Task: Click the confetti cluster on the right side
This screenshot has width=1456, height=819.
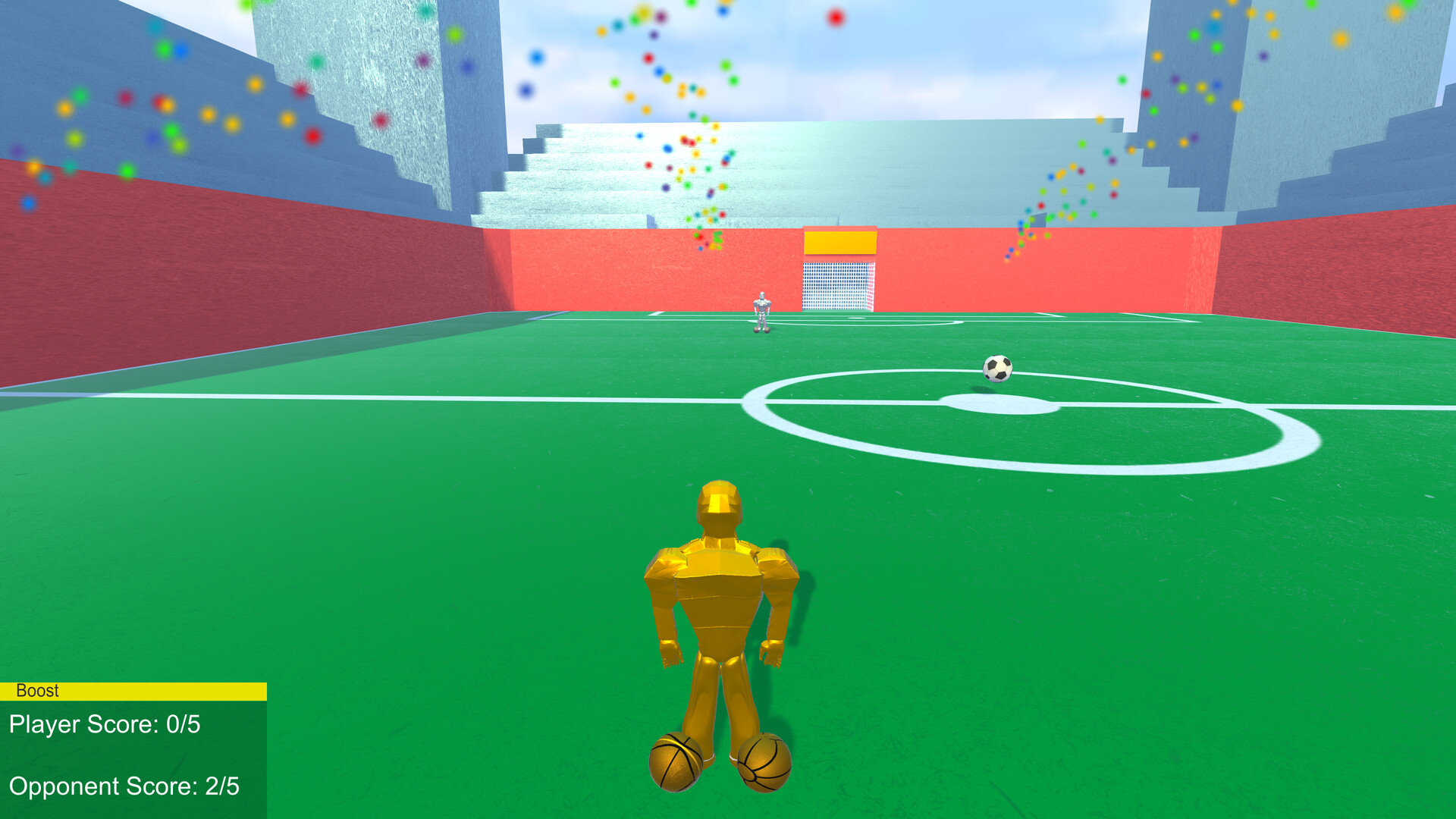Action: click(1077, 190)
